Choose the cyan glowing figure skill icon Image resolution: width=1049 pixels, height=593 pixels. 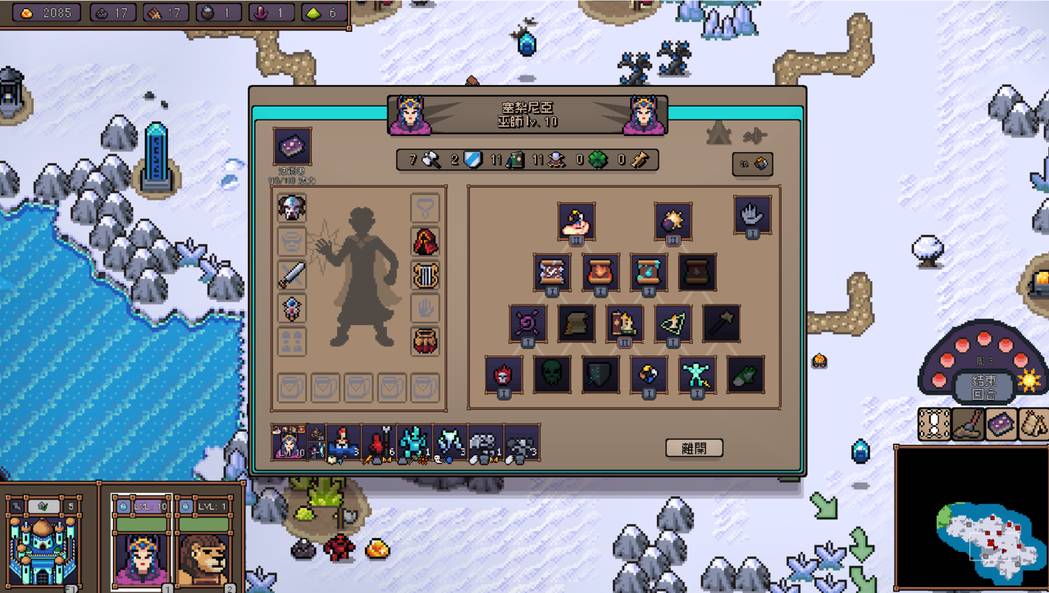697,374
